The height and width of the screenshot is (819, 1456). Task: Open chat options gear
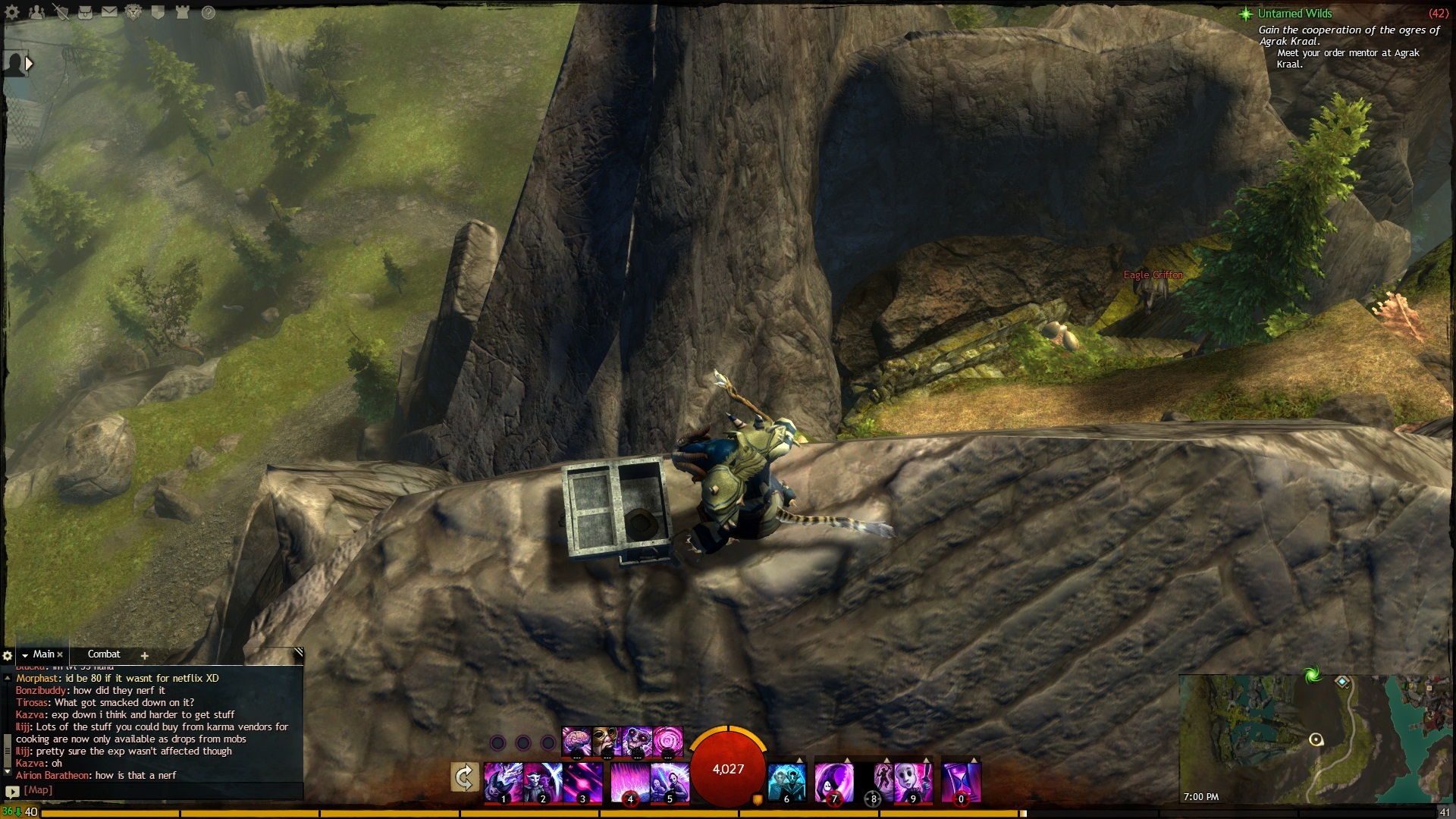[x=8, y=655]
